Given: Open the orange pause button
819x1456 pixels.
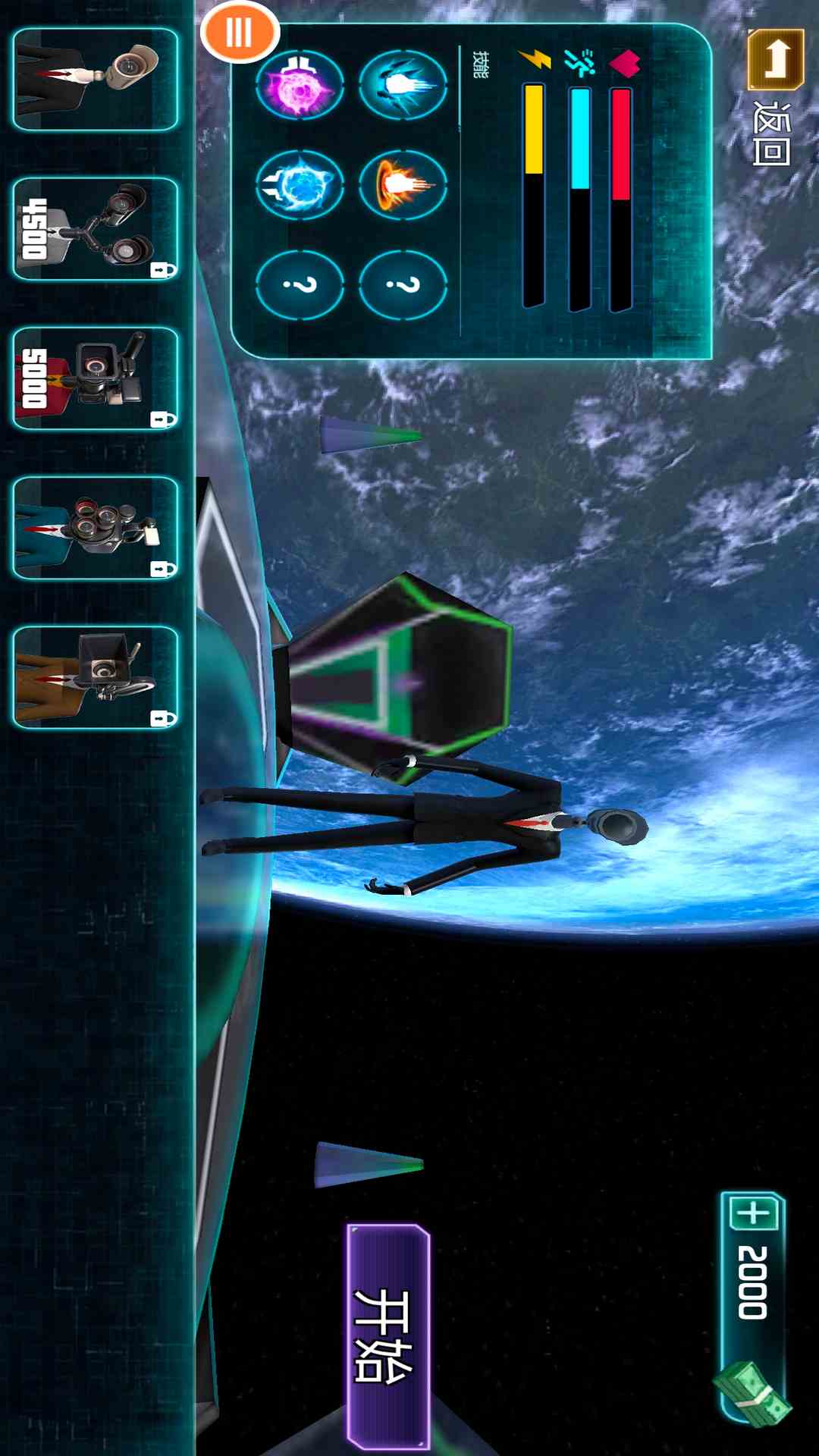Looking at the screenshot, I should [240, 33].
